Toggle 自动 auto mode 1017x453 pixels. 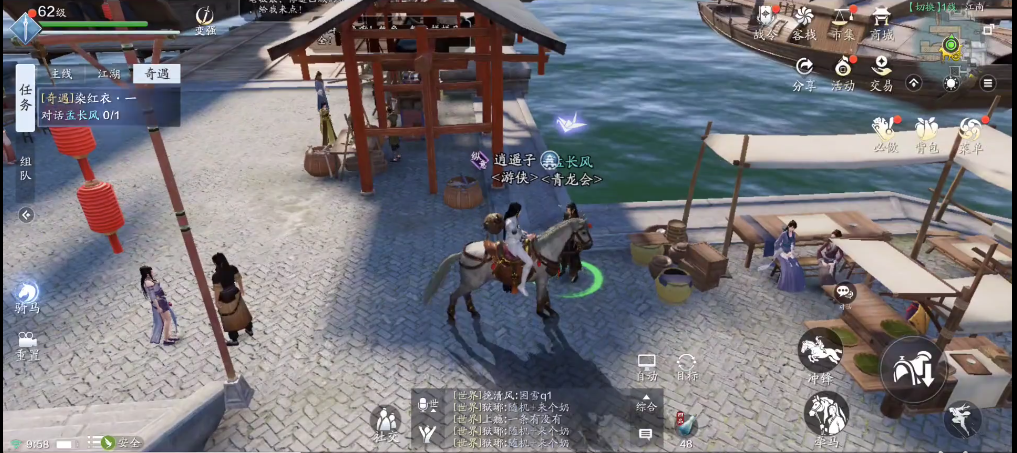click(x=647, y=366)
